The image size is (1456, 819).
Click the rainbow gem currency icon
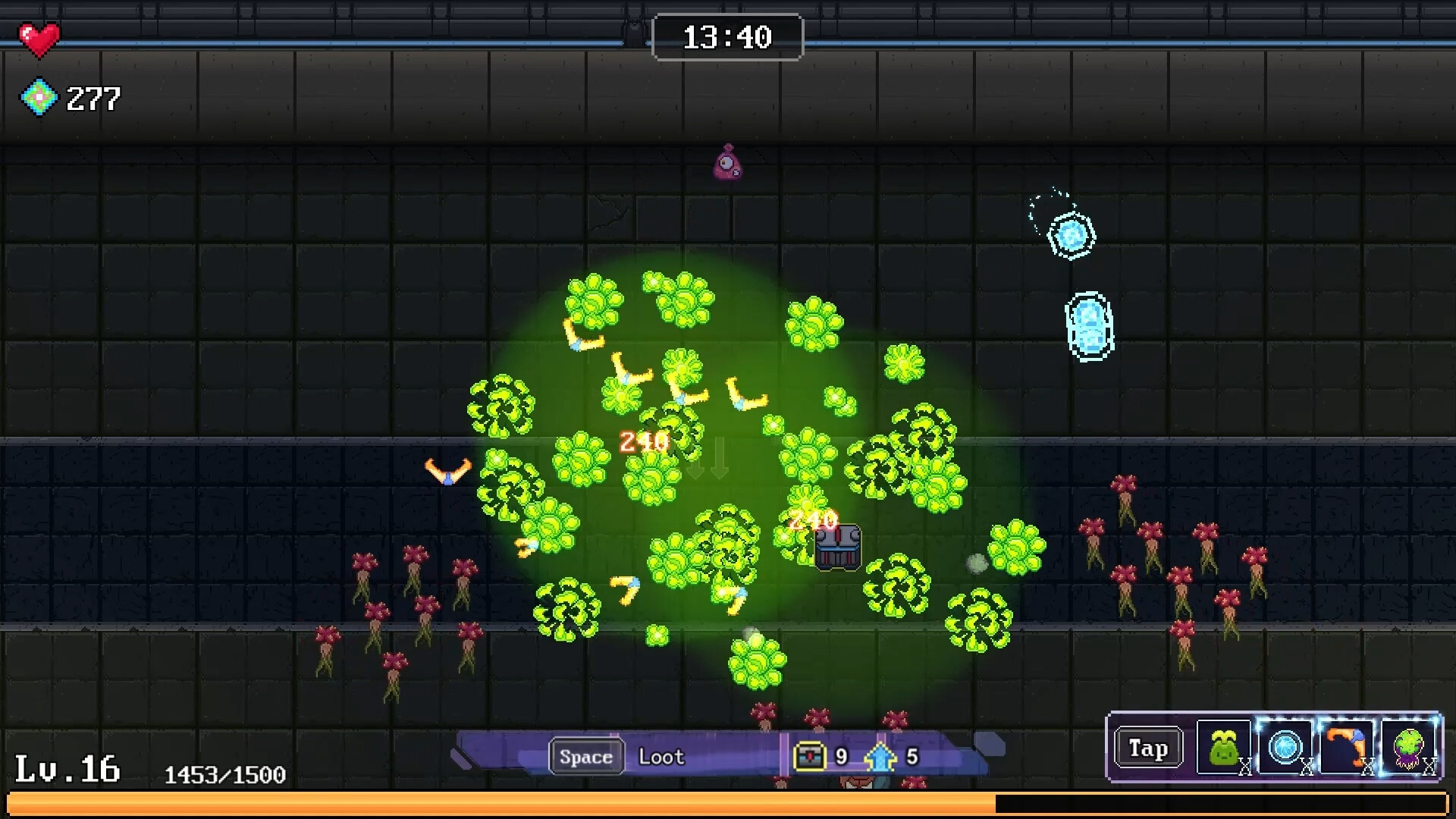click(39, 98)
